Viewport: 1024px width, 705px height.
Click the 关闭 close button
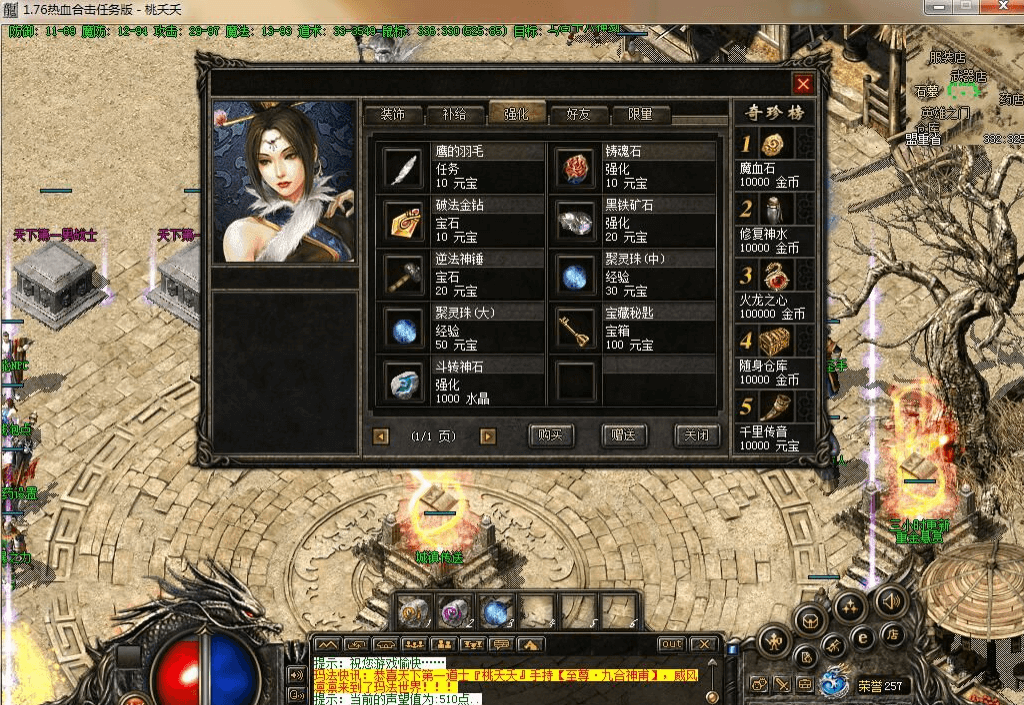pyautogui.click(x=697, y=436)
